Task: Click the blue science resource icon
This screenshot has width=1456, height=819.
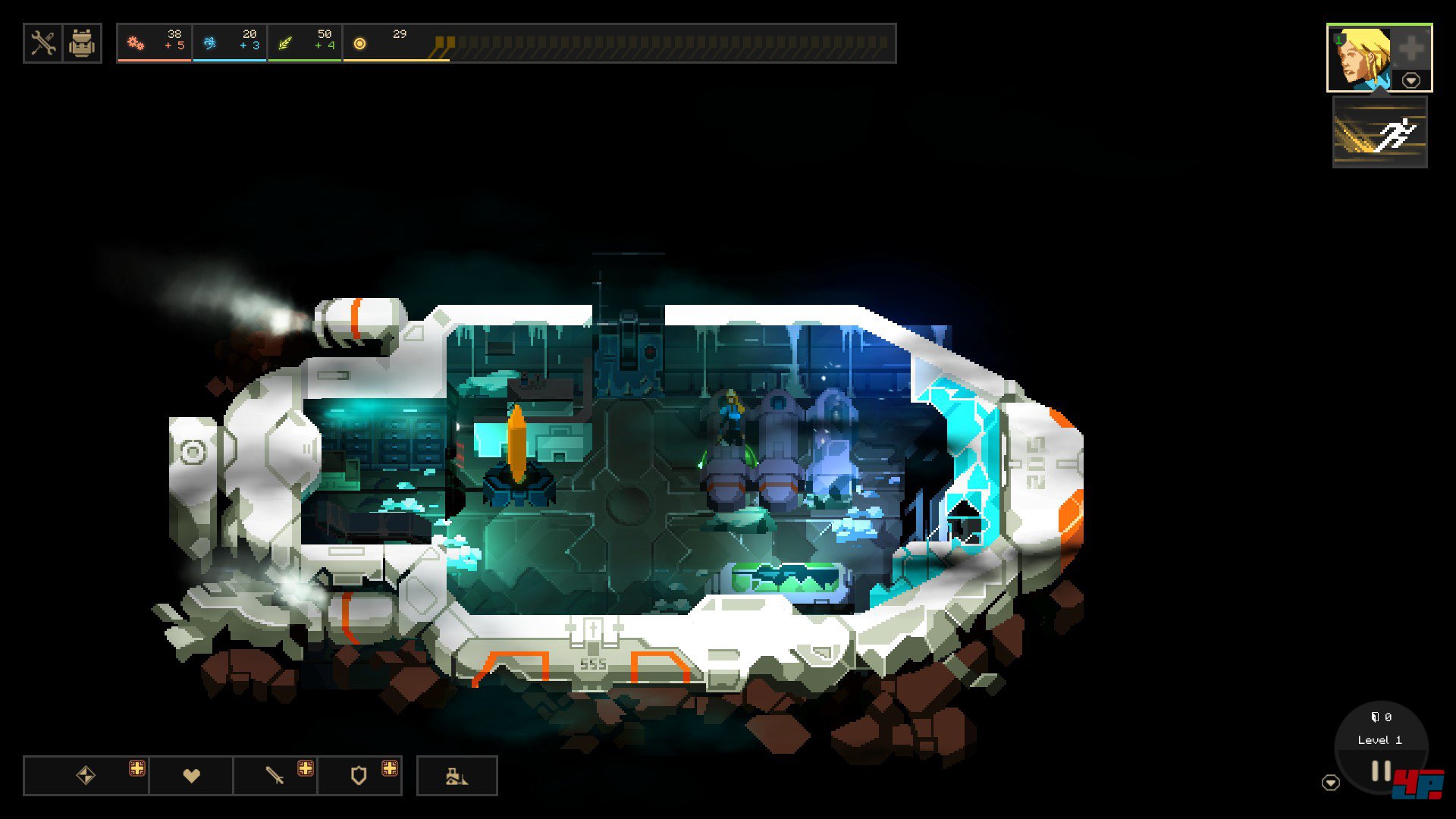Action: pos(210,43)
